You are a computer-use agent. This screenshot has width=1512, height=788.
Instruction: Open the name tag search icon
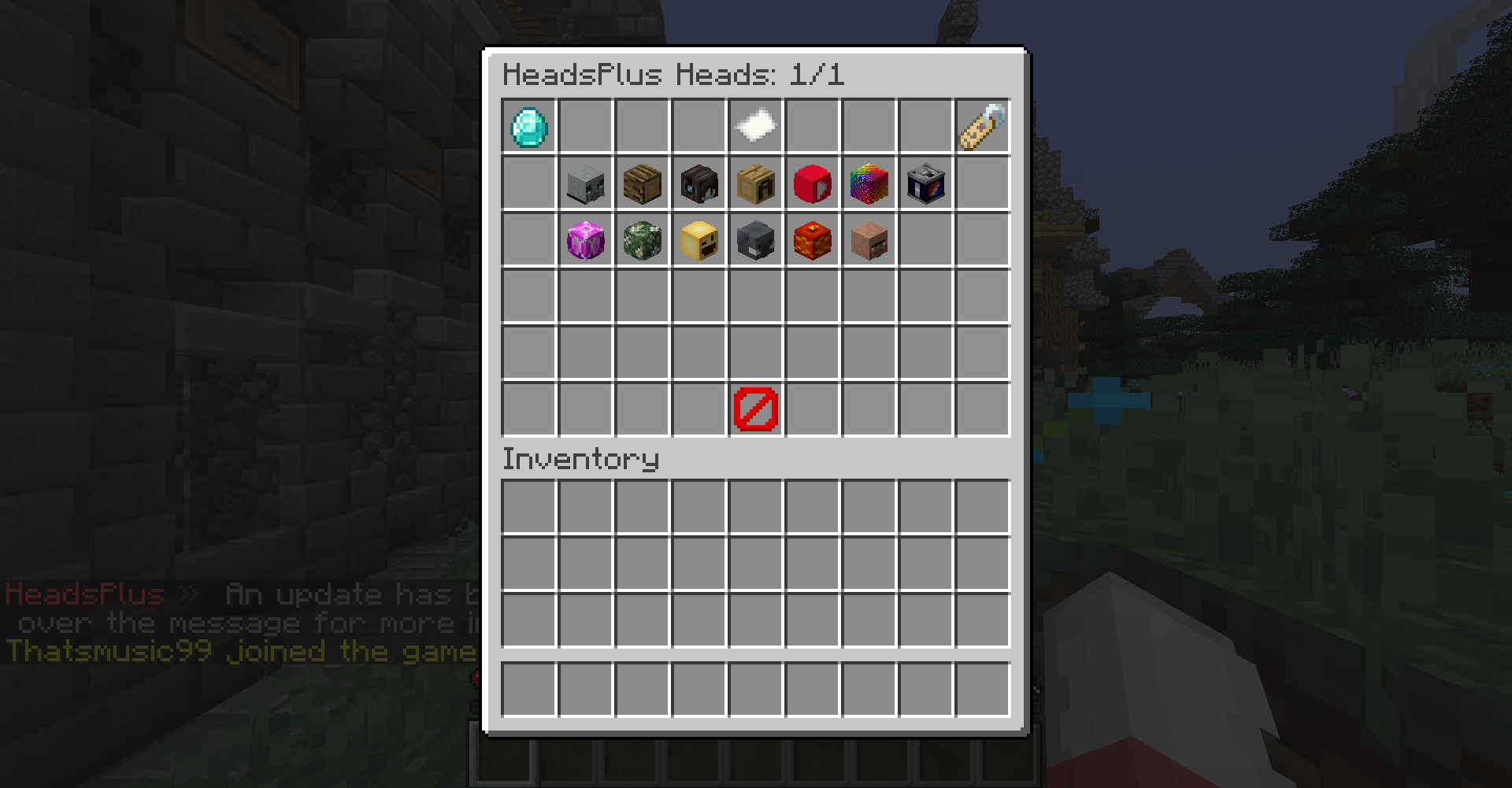(982, 126)
